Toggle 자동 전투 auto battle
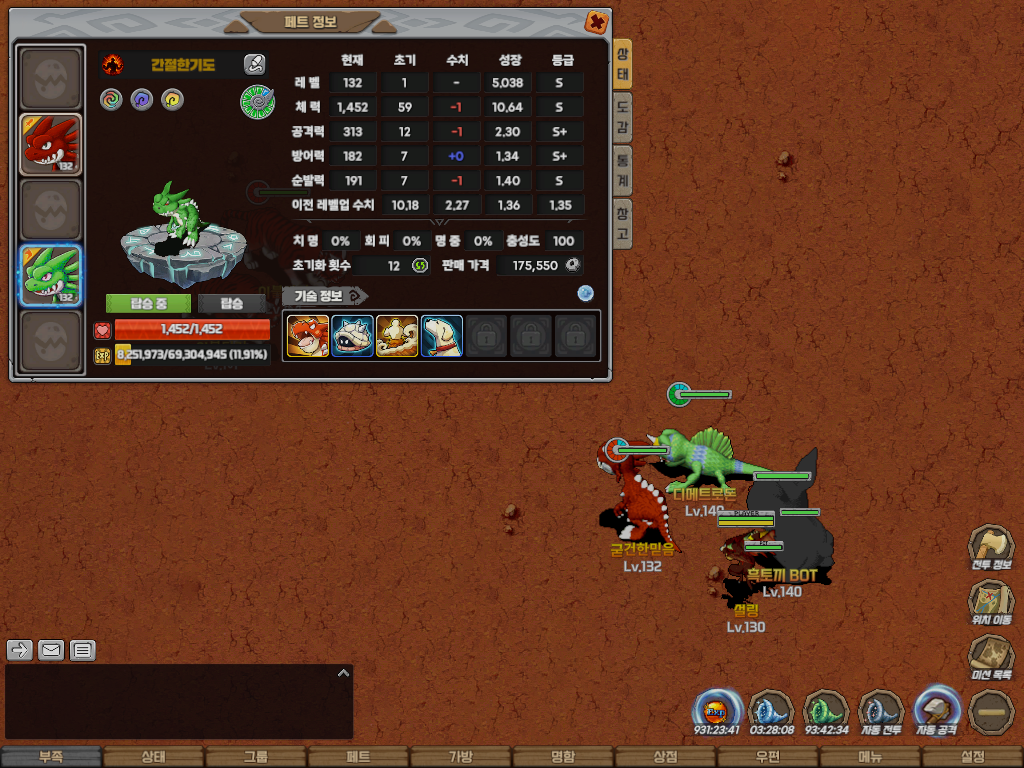This screenshot has height=768, width=1024. pos(881,712)
